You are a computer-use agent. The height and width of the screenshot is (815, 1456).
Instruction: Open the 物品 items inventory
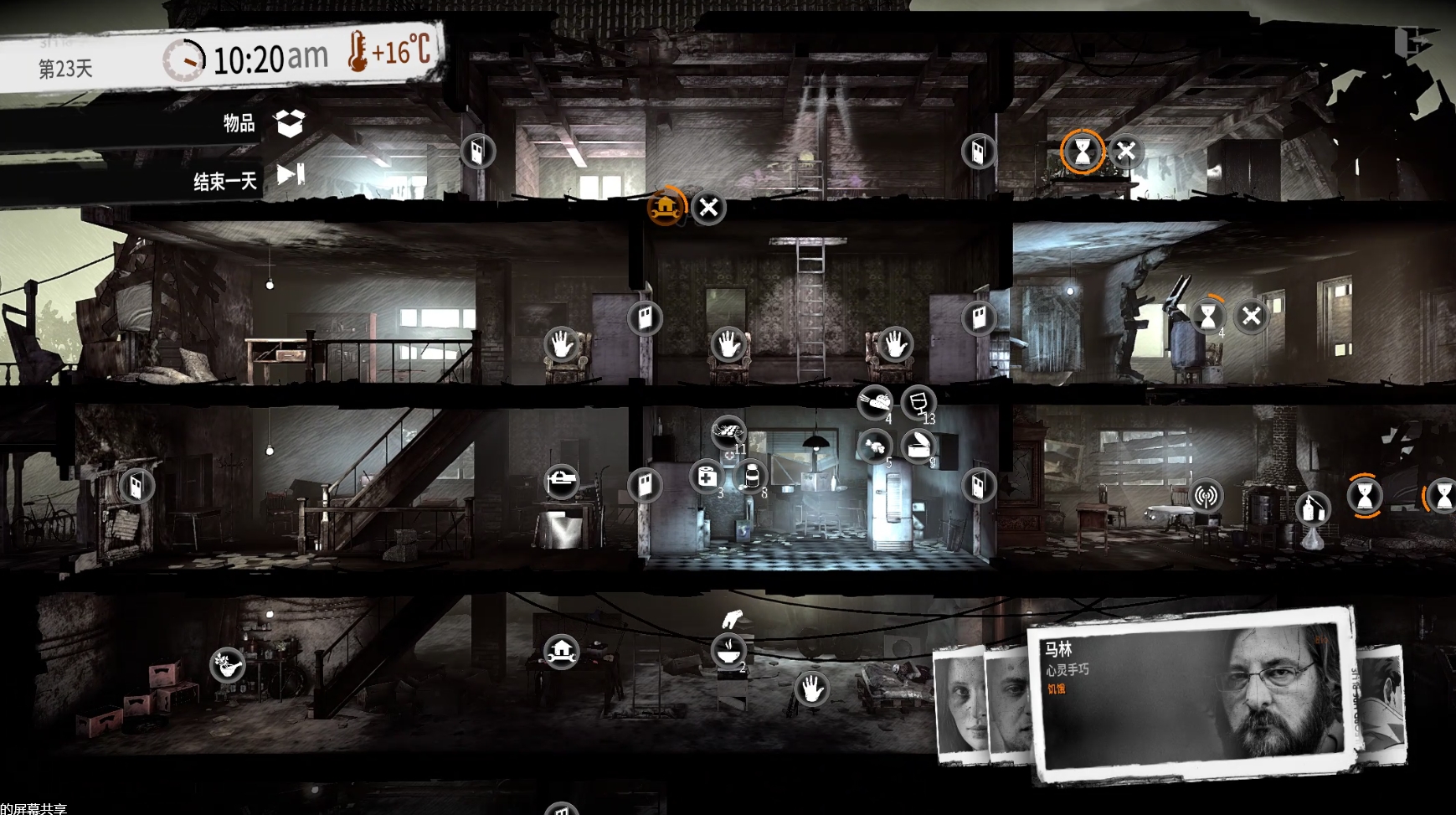coord(290,123)
